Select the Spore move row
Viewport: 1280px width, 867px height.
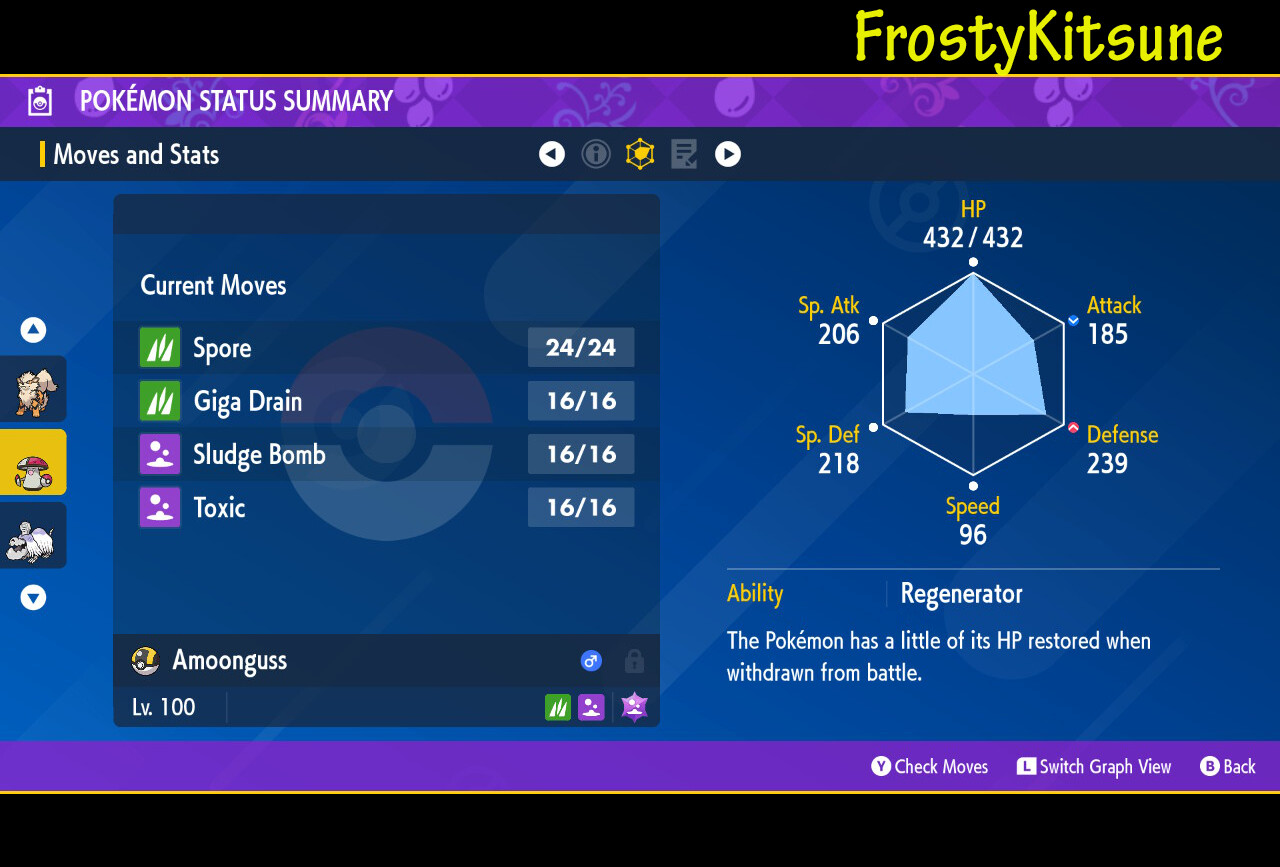tap(386, 348)
